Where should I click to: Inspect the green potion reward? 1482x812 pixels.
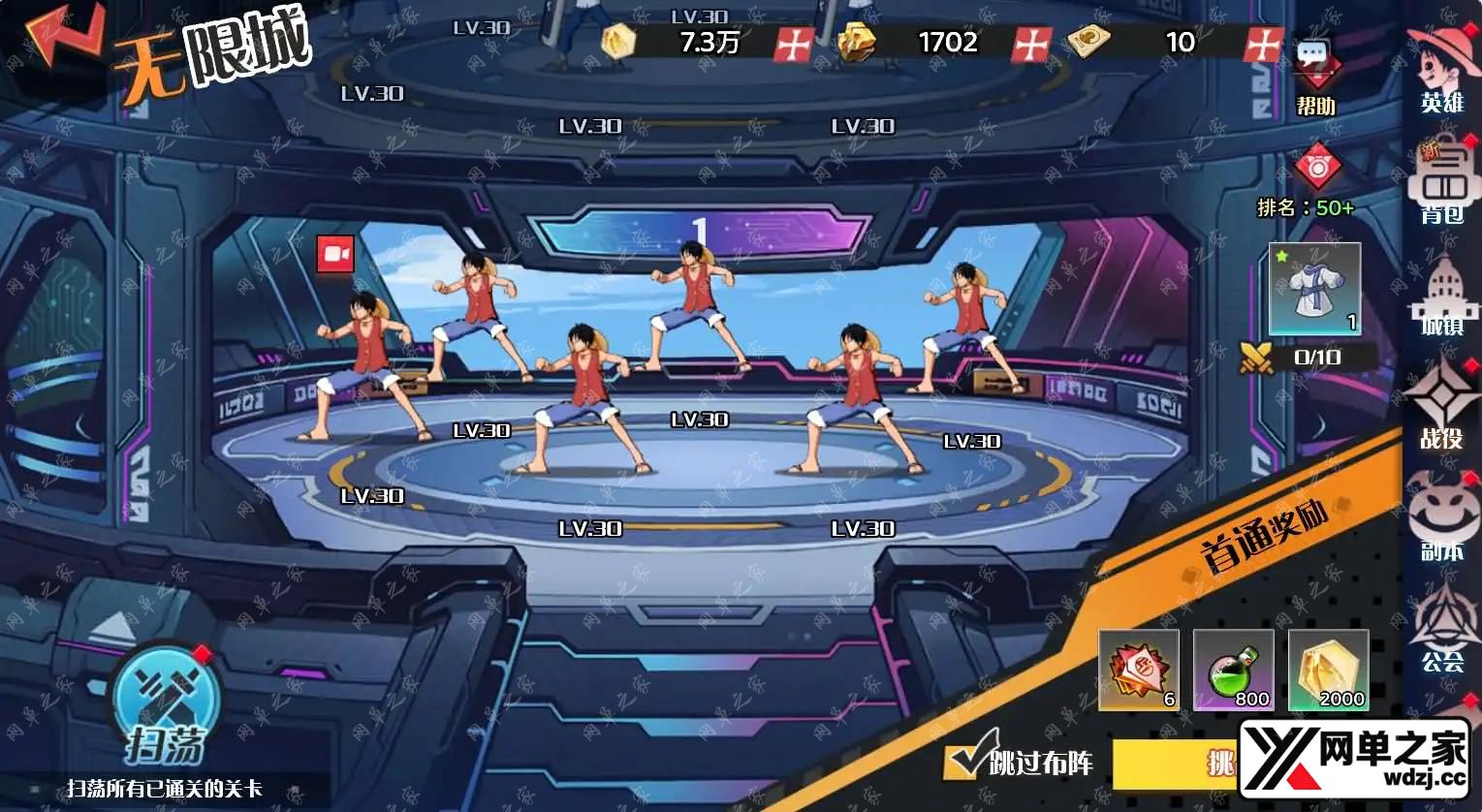tap(1233, 670)
